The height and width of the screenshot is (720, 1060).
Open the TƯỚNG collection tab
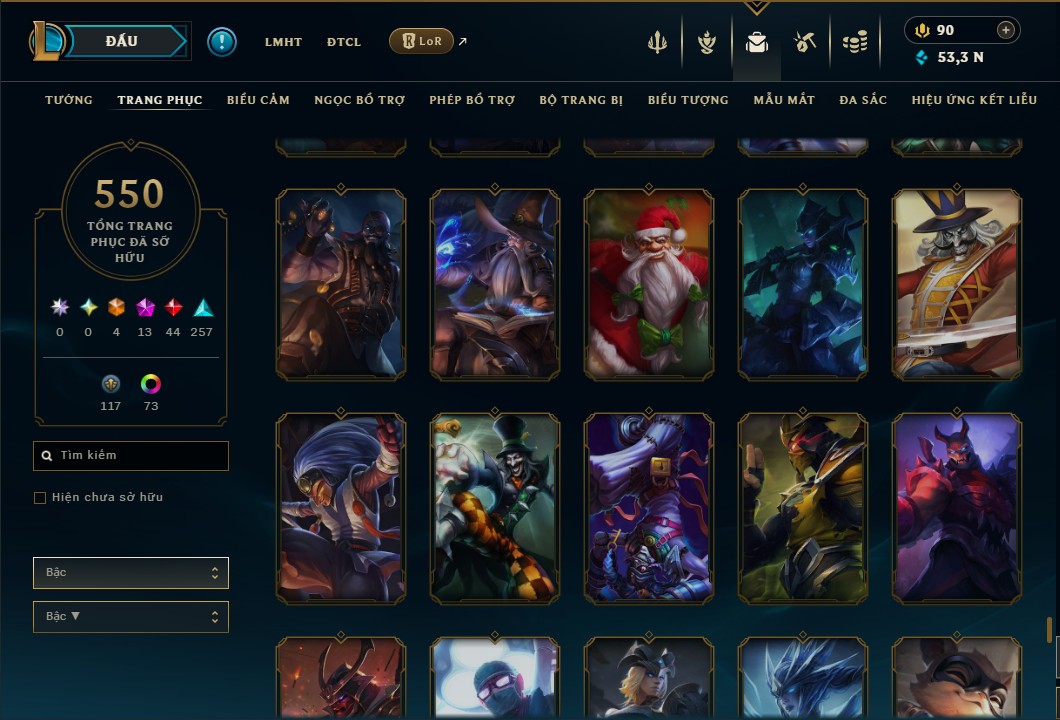coord(69,100)
